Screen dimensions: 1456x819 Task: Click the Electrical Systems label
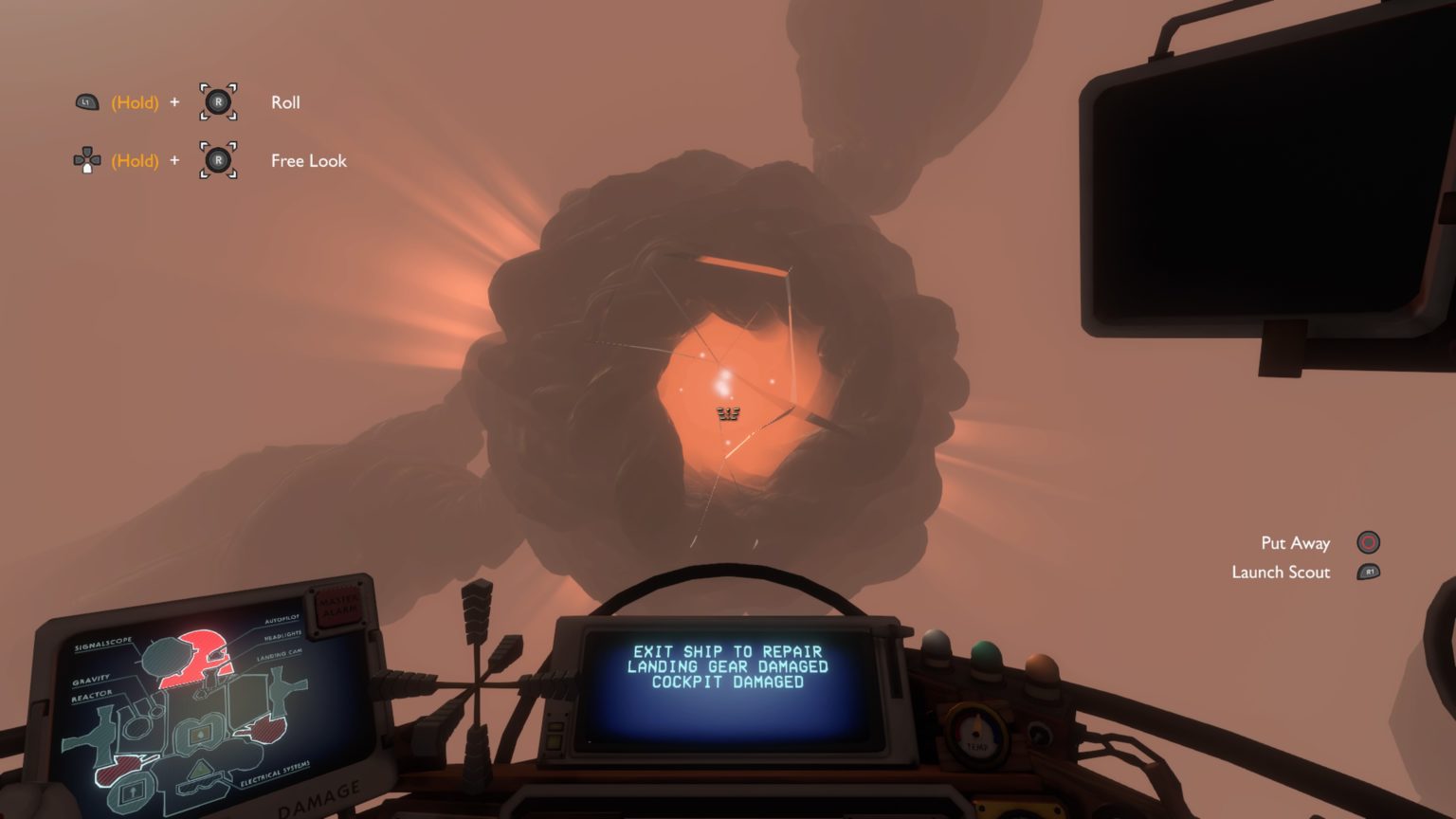click(x=276, y=773)
